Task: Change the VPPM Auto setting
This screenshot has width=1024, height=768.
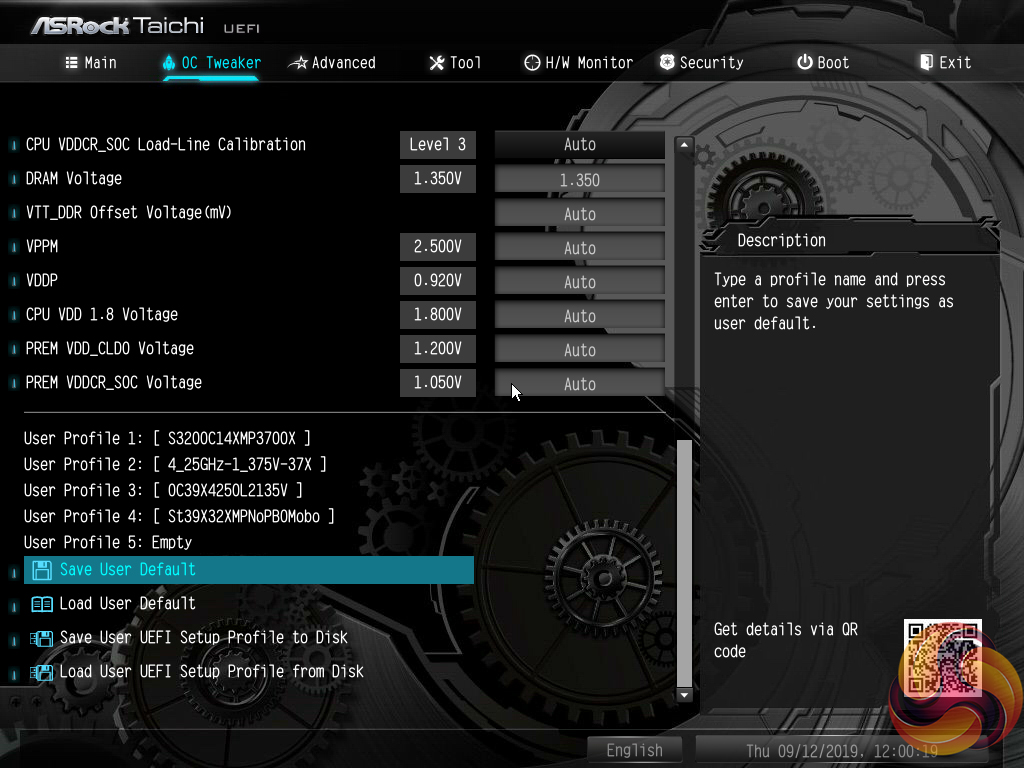Action: point(580,248)
